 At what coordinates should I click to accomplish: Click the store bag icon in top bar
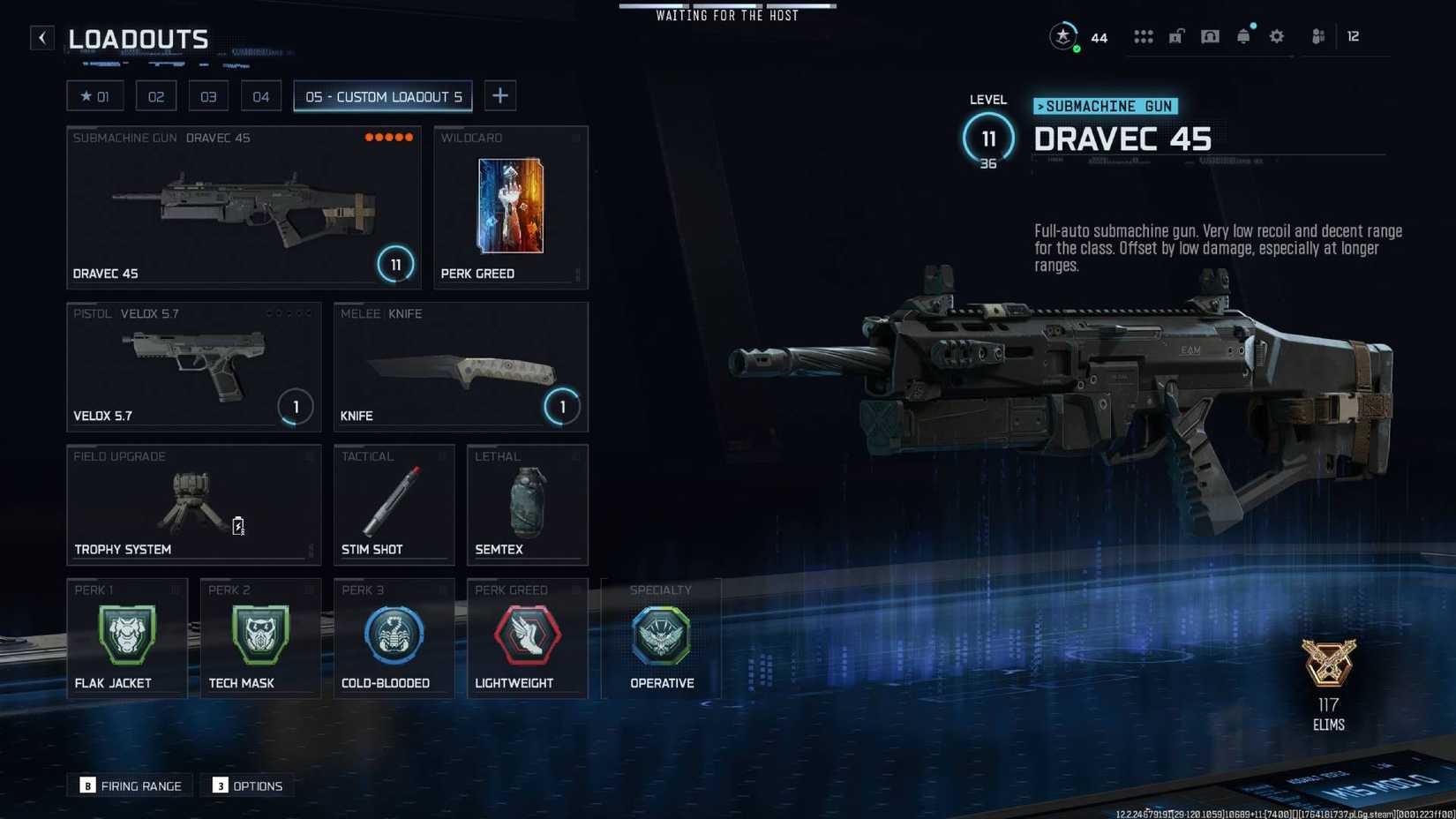pos(1210,36)
